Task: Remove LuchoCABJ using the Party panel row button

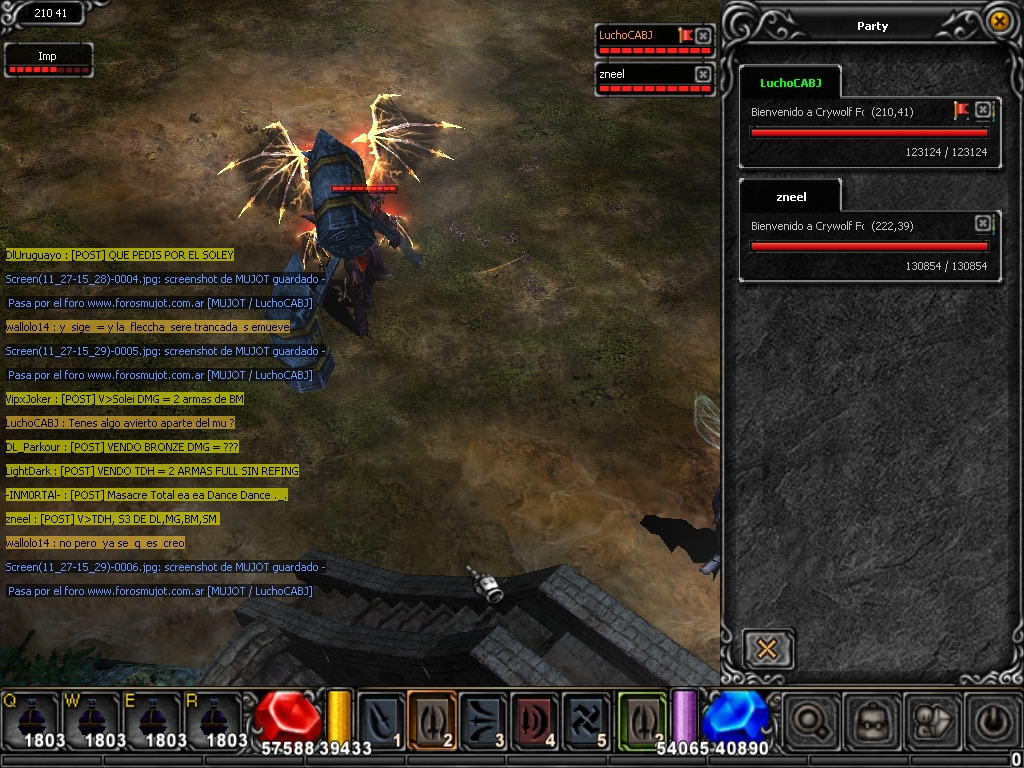Action: tap(983, 110)
